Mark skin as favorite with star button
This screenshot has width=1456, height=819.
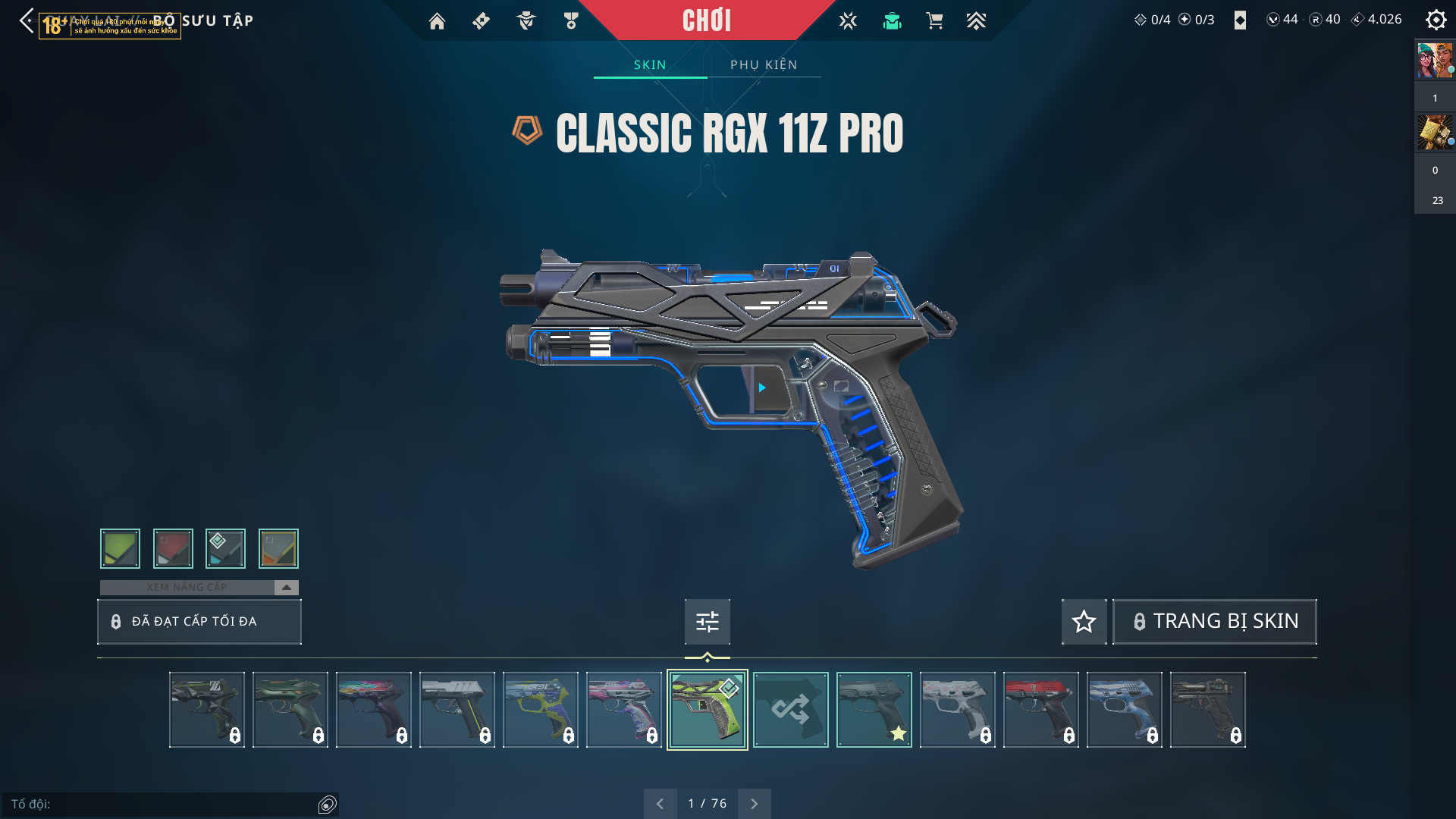pos(1084,622)
